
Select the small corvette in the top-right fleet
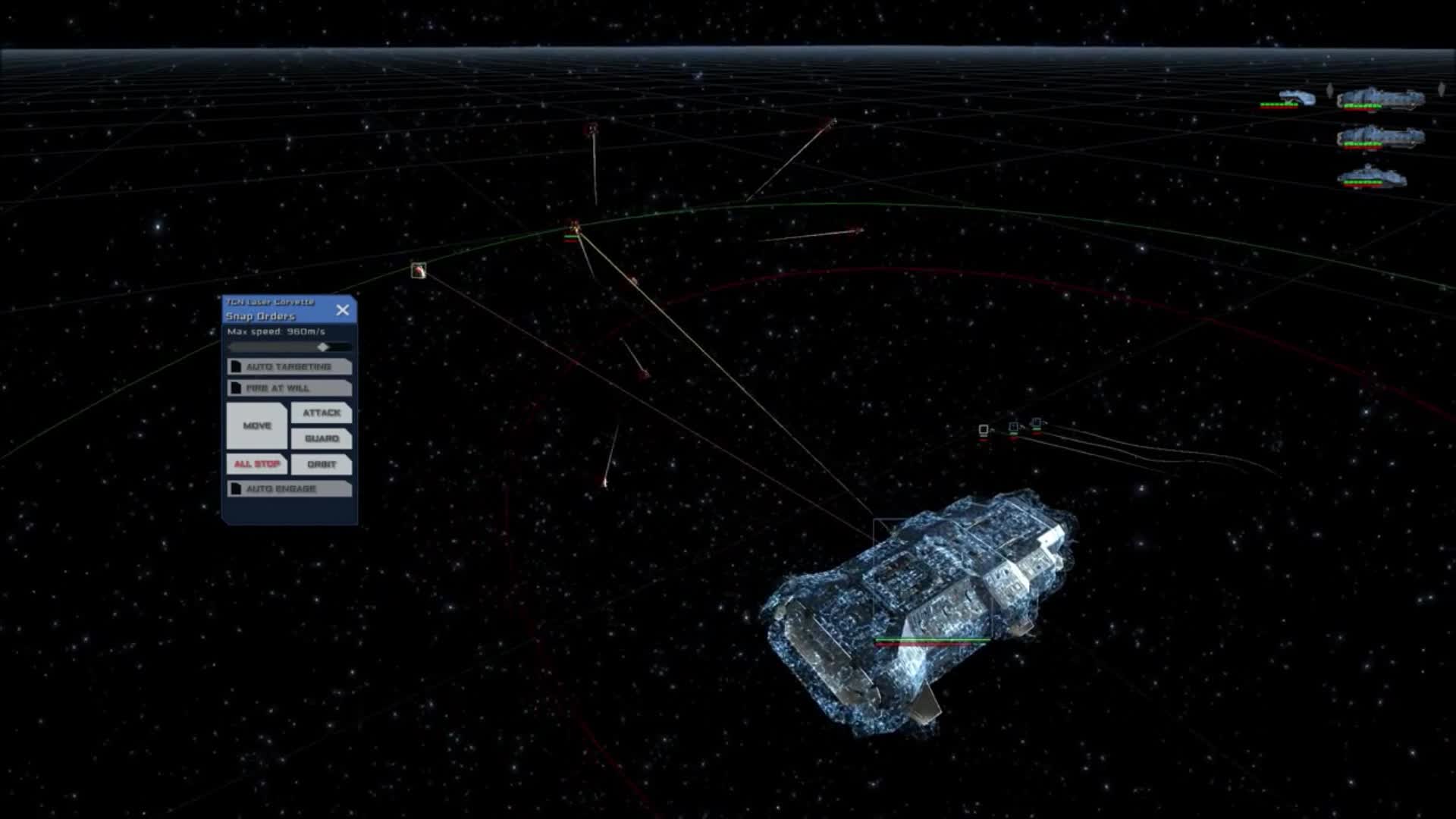coord(1293,97)
